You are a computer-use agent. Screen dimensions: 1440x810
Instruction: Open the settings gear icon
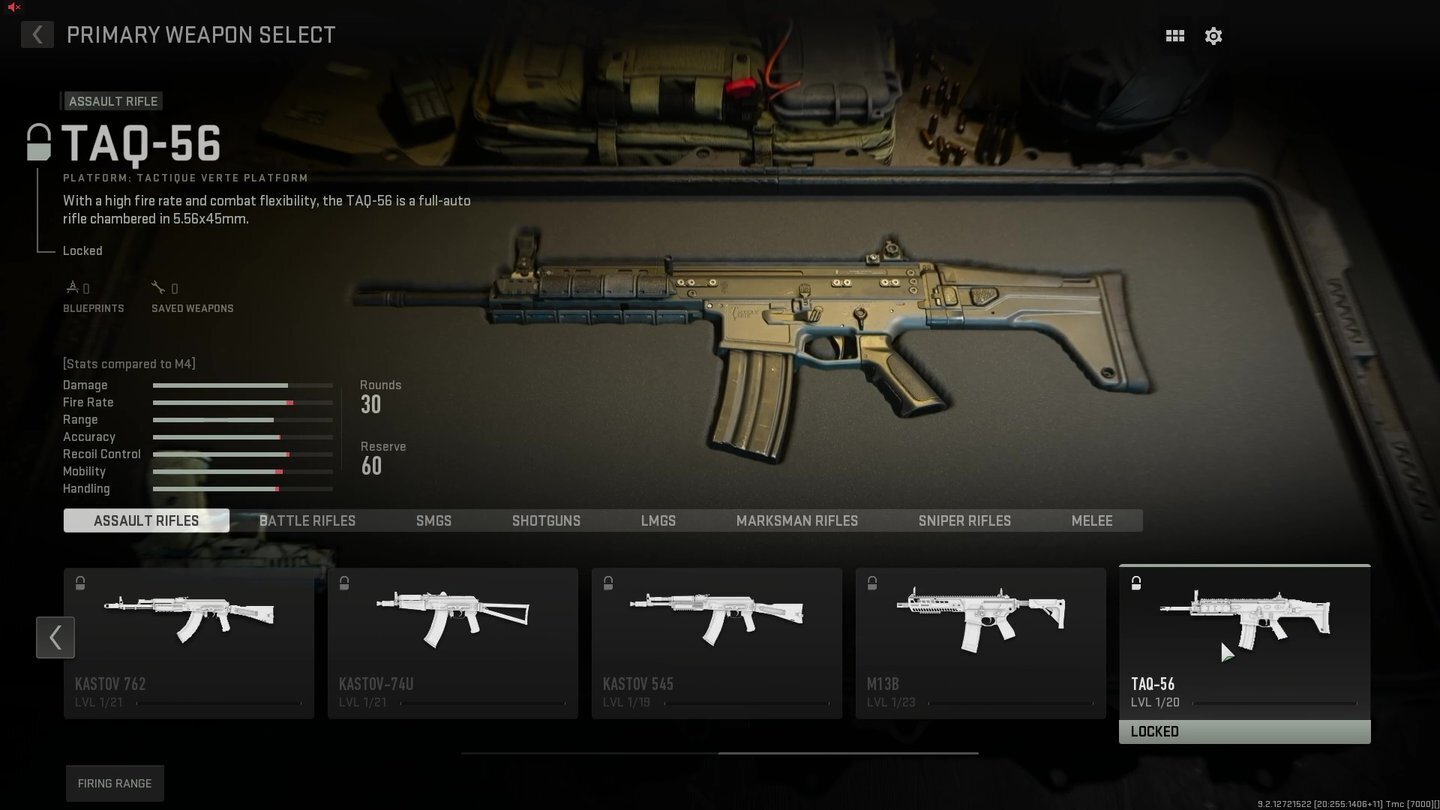pyautogui.click(x=1213, y=35)
